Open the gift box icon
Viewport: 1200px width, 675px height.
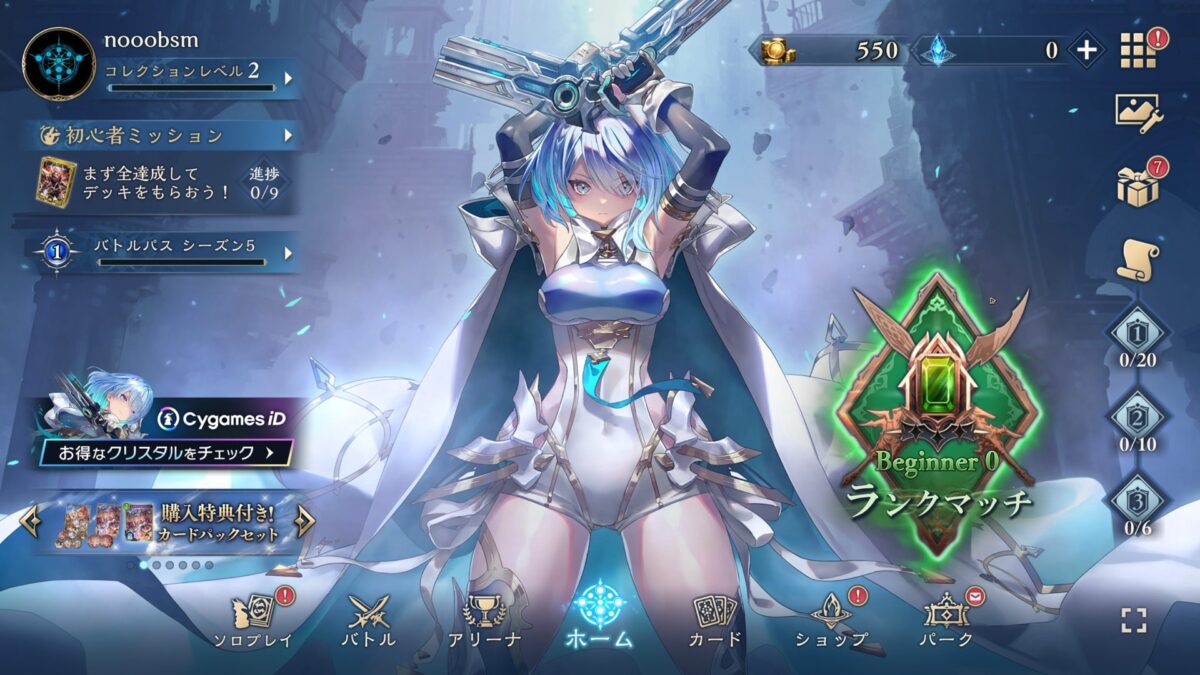coord(1138,187)
